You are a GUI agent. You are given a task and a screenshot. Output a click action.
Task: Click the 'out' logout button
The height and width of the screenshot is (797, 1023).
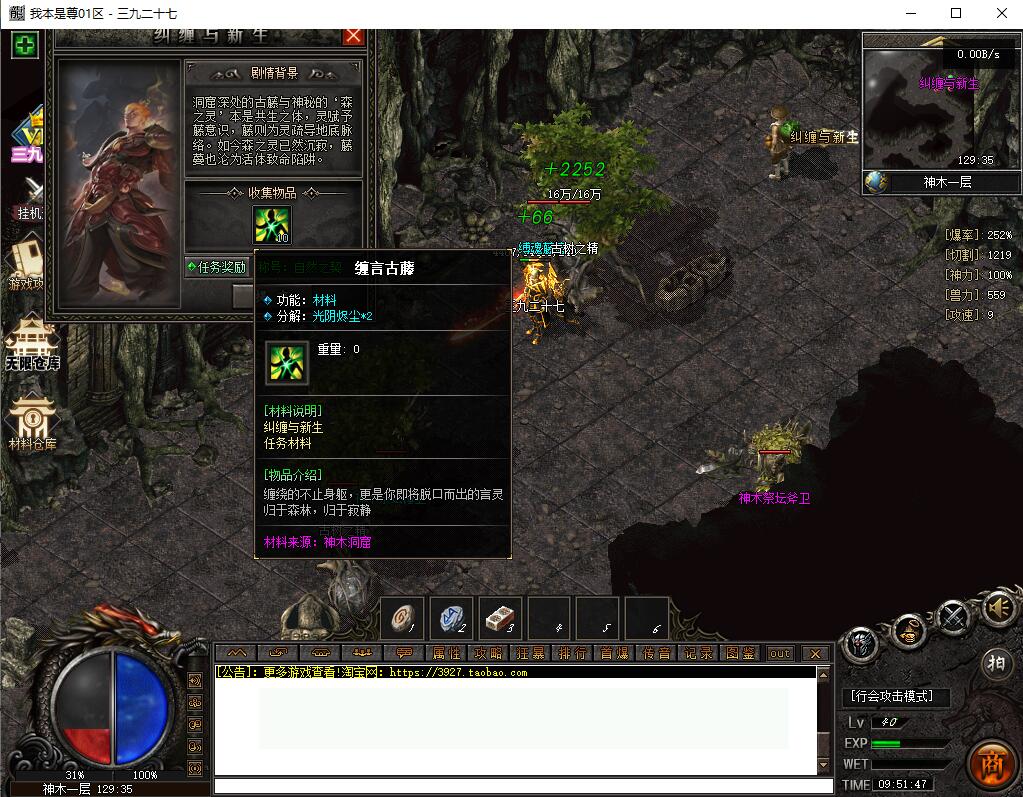point(780,653)
